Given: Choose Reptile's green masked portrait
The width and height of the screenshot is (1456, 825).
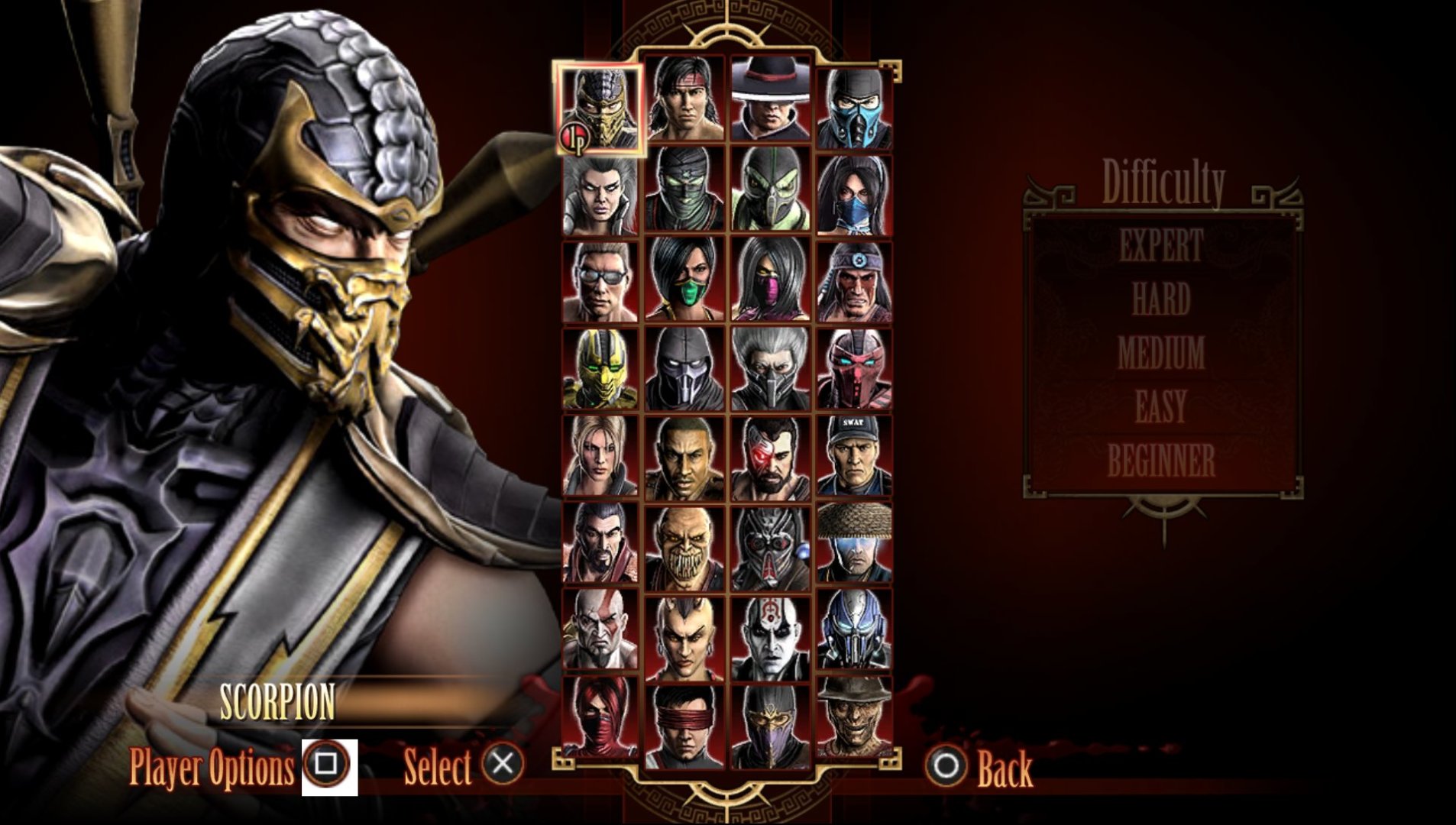Looking at the screenshot, I should (769, 190).
